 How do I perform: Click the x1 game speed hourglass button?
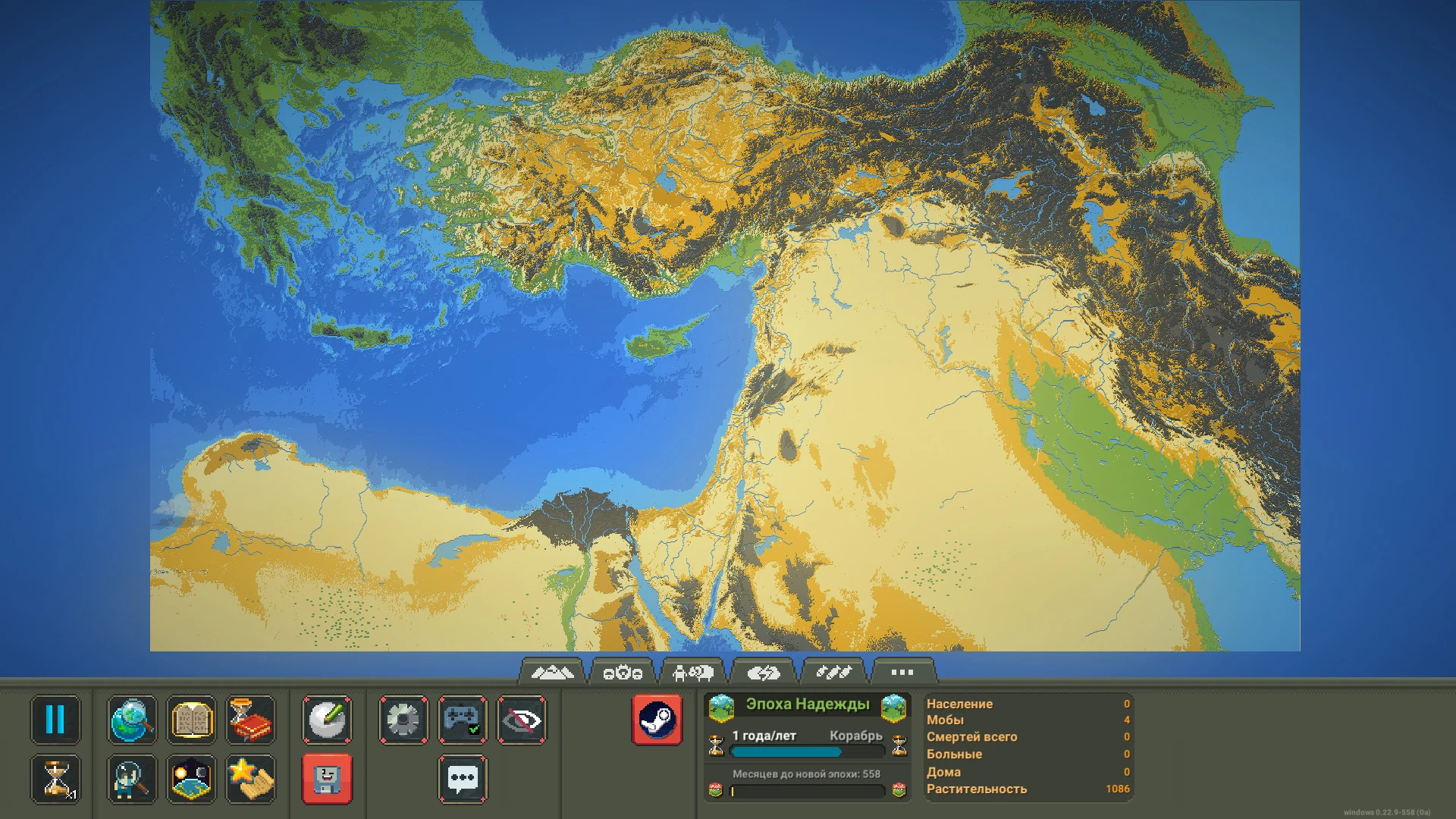56,779
